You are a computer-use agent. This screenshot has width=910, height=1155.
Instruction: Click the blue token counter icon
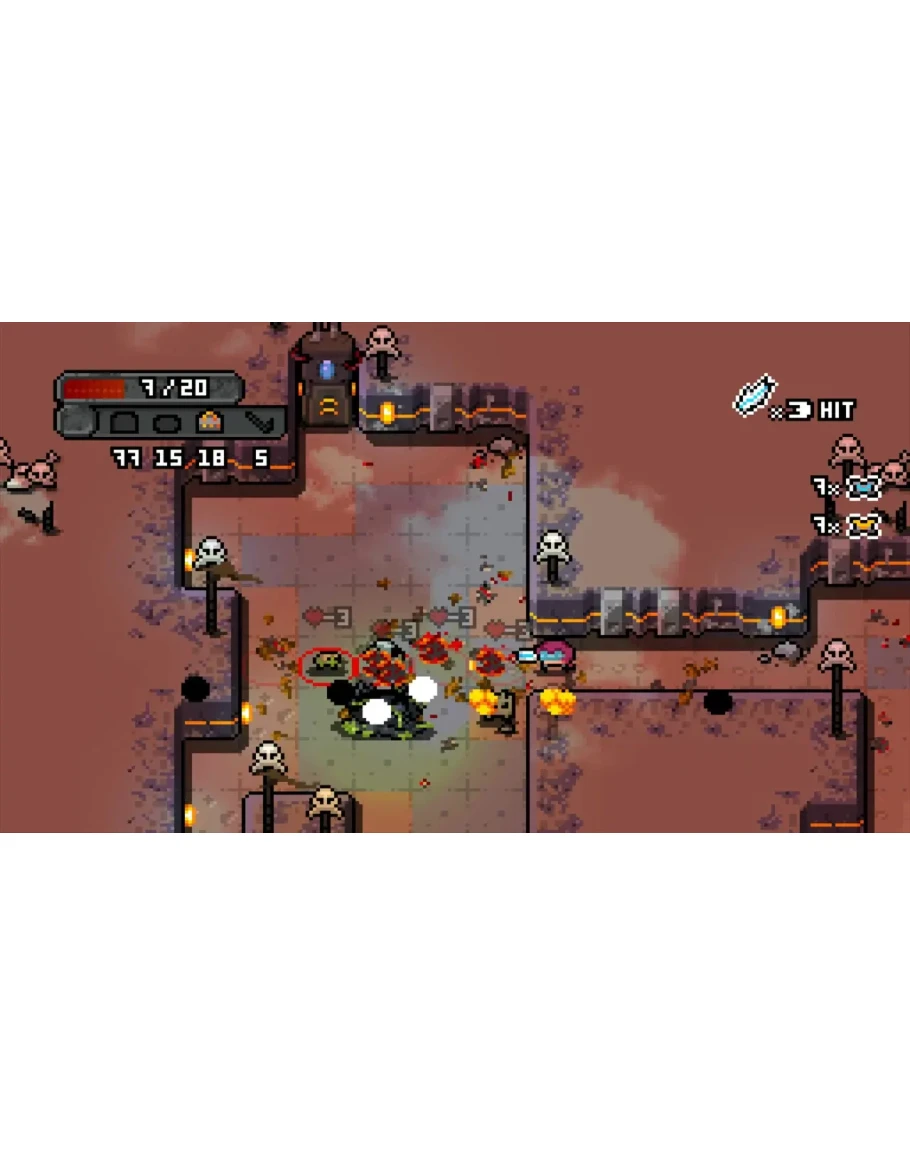coord(862,488)
